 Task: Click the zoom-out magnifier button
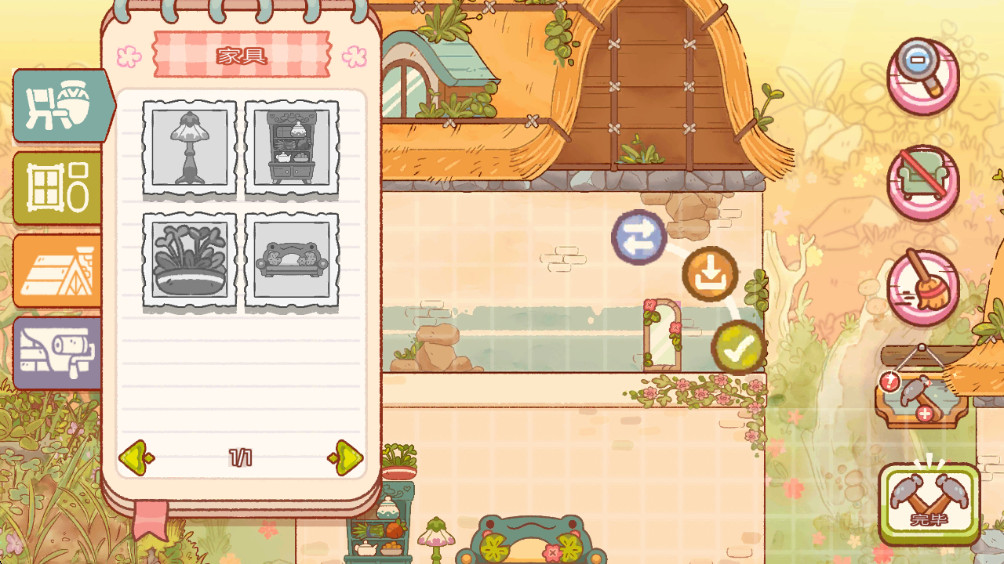tap(921, 76)
